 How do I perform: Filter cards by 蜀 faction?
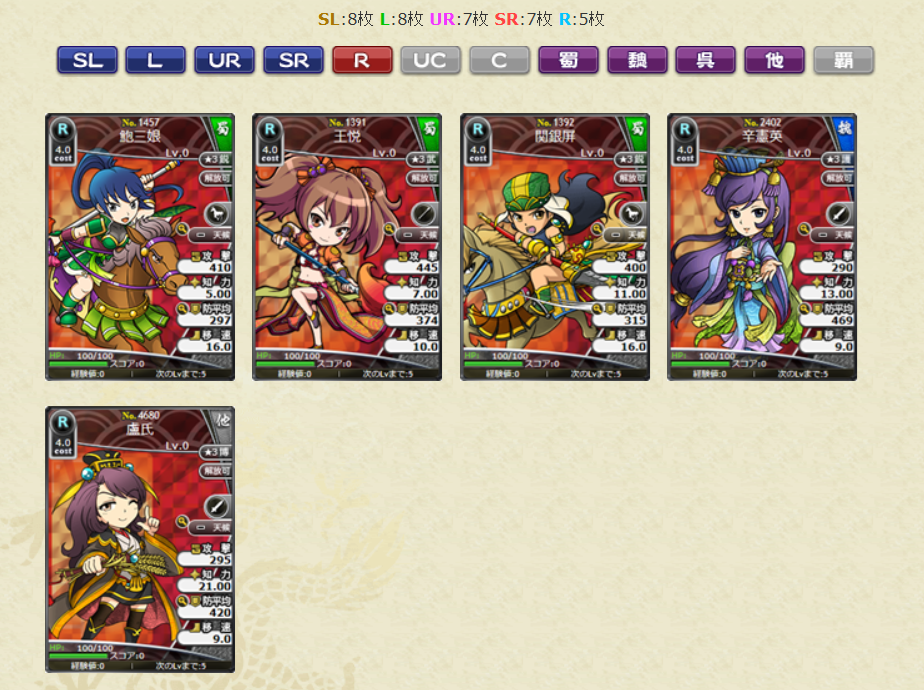click(568, 60)
